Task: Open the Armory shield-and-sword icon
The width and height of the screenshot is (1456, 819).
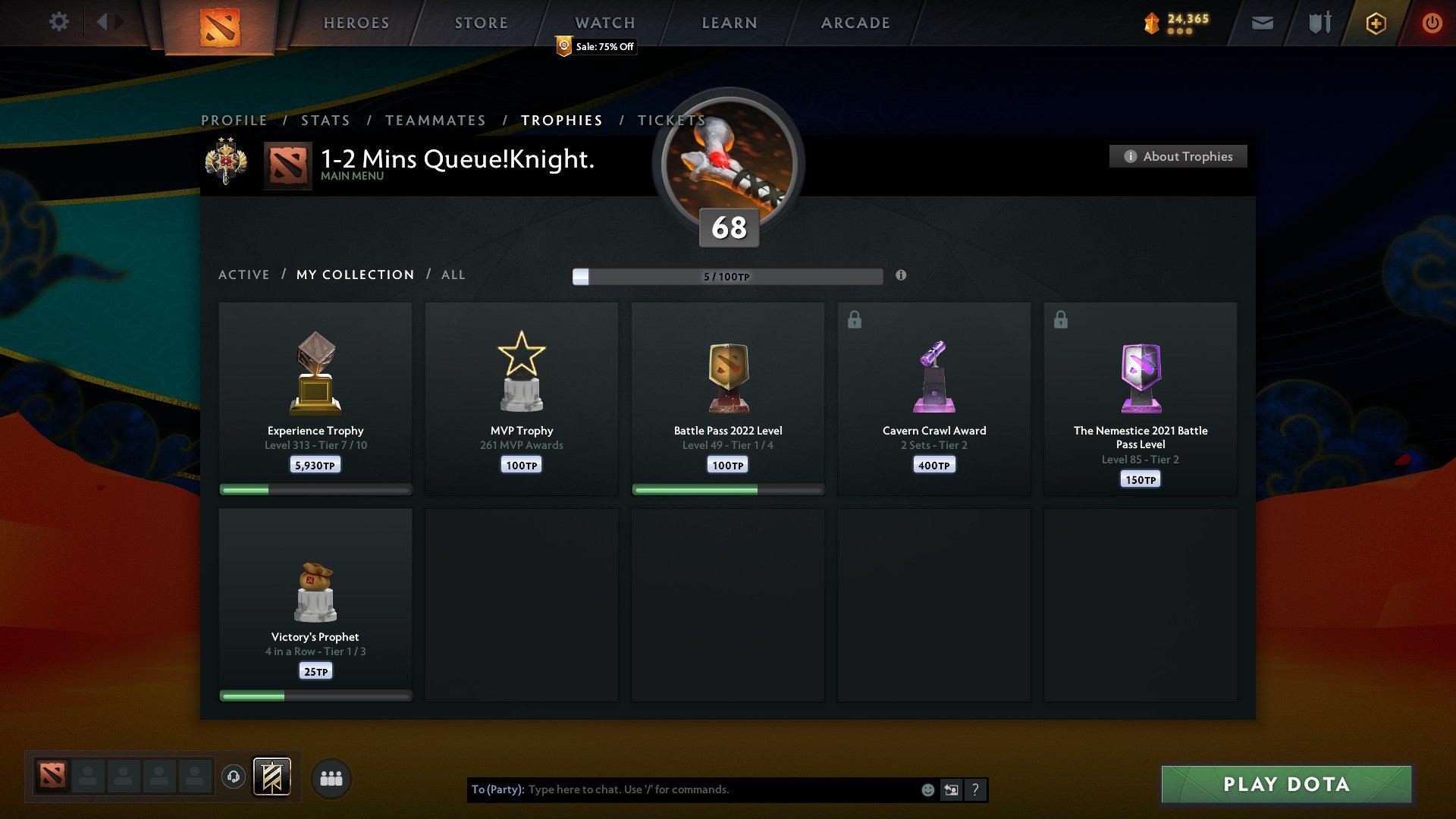Action: 1319,23
